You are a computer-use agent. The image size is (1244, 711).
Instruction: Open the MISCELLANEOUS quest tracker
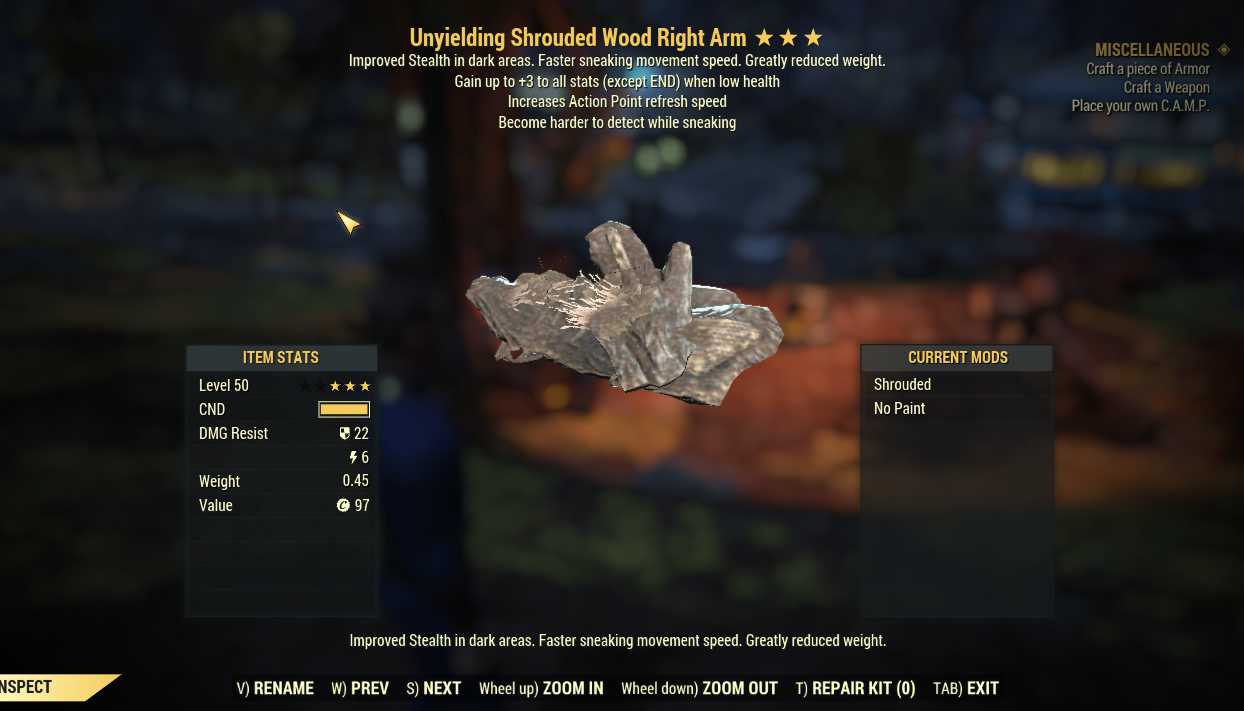click(1152, 50)
